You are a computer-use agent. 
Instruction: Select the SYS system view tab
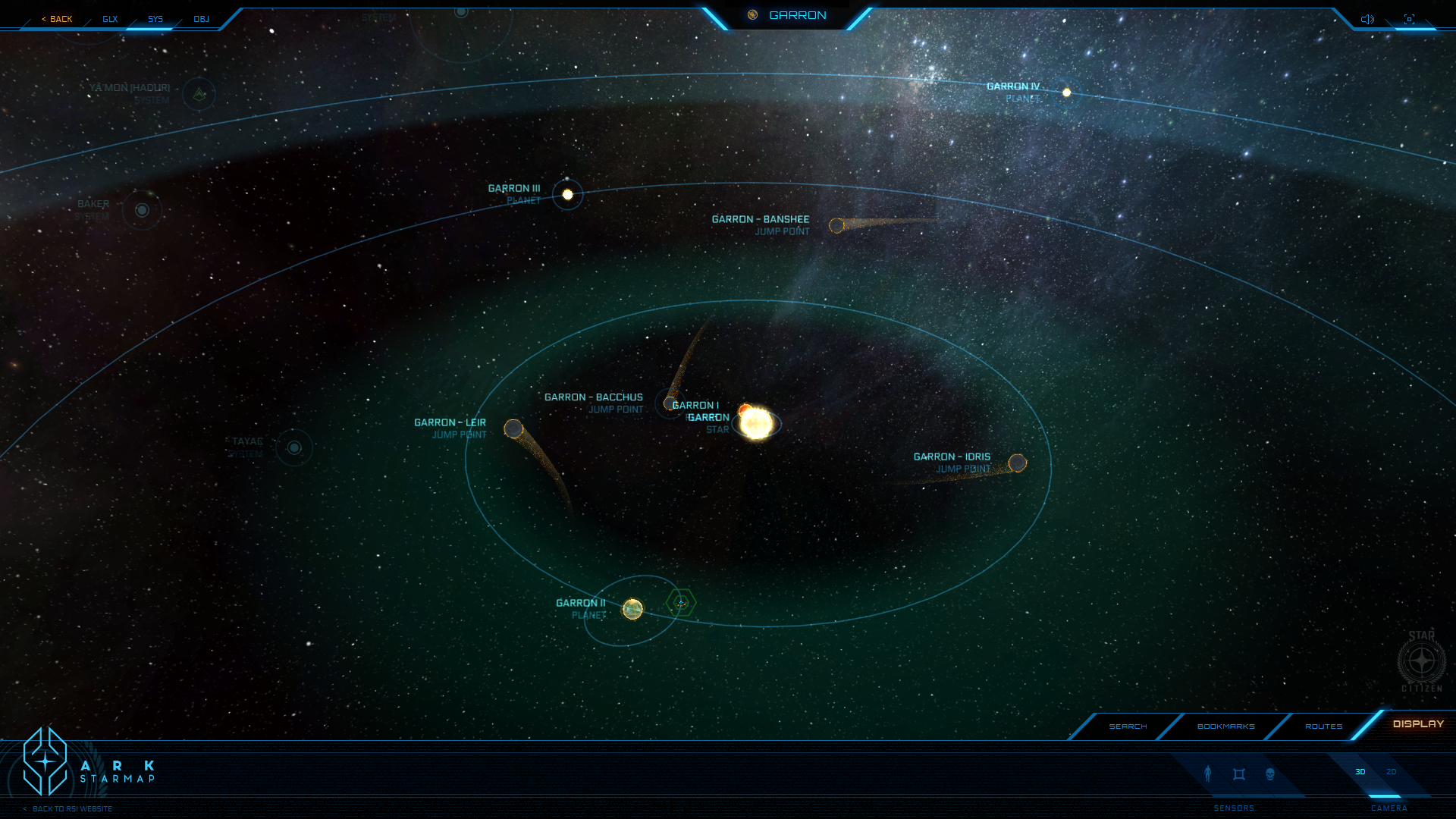[155, 19]
